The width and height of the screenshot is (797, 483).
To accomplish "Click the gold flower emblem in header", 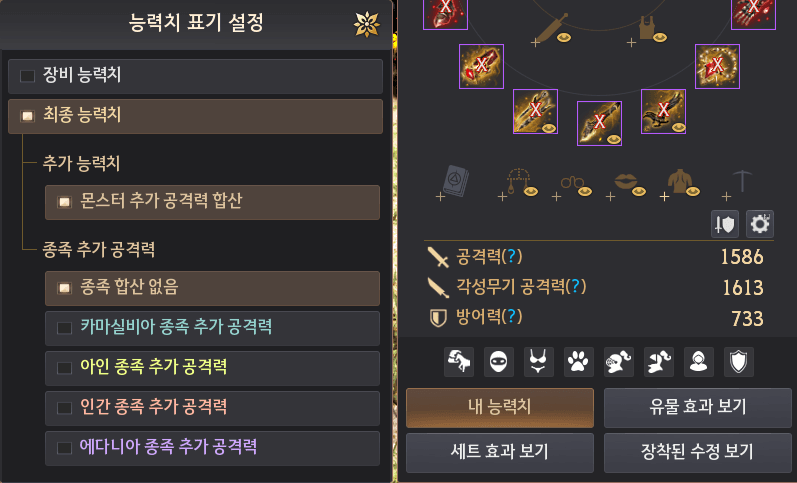I will tap(367, 24).
